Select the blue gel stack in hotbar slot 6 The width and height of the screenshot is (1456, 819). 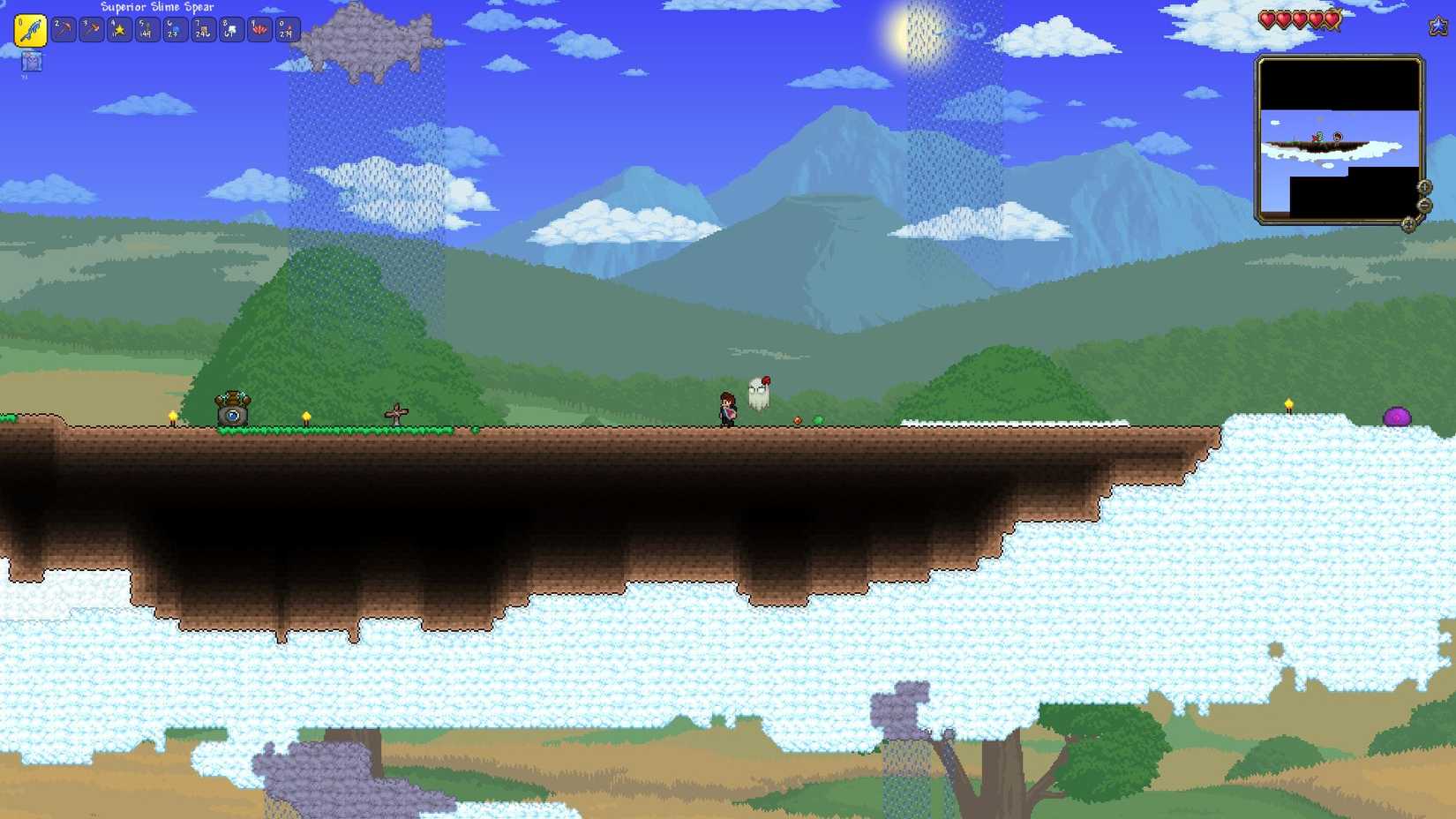pos(176,29)
